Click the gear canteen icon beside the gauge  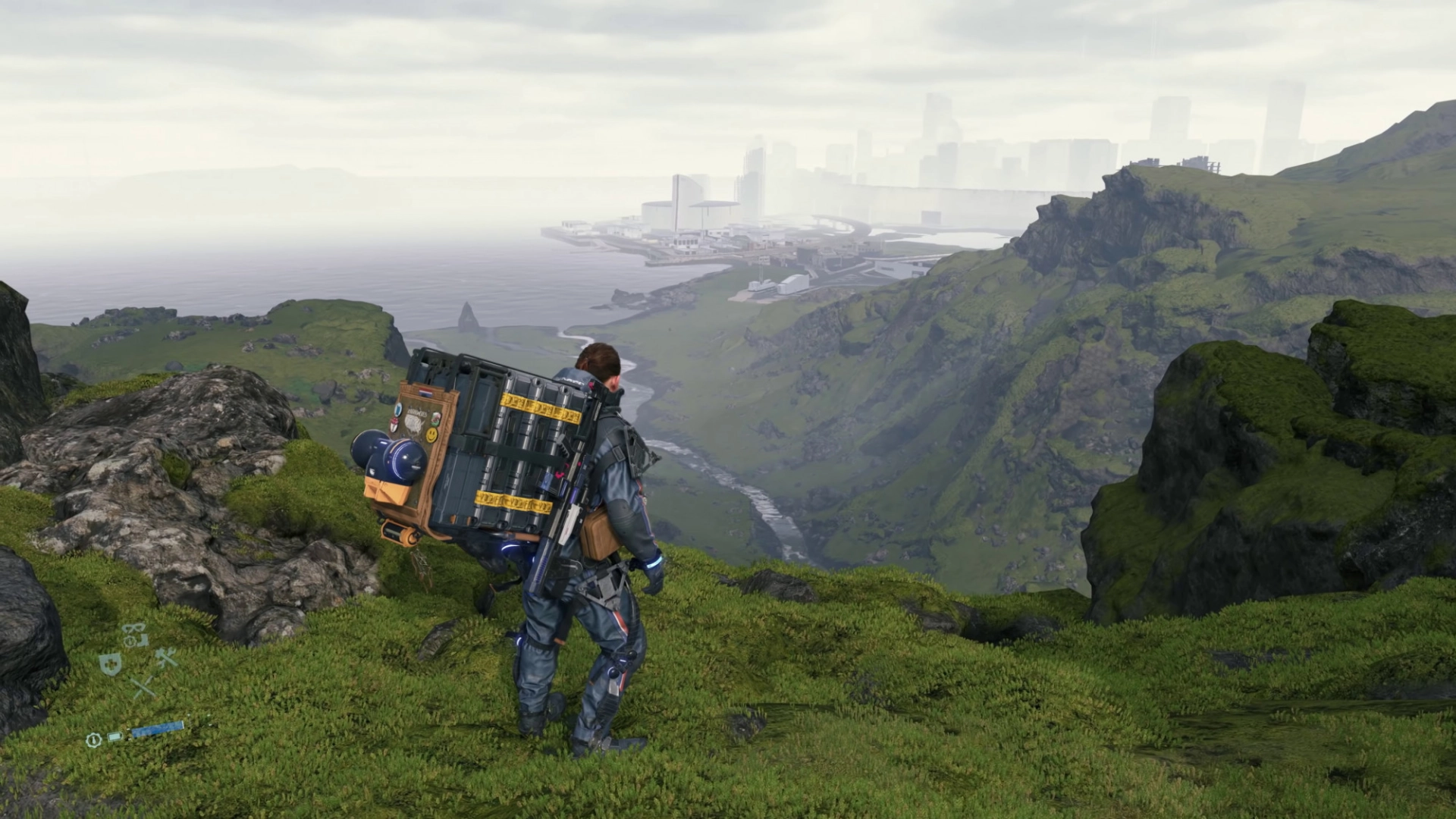point(94,739)
